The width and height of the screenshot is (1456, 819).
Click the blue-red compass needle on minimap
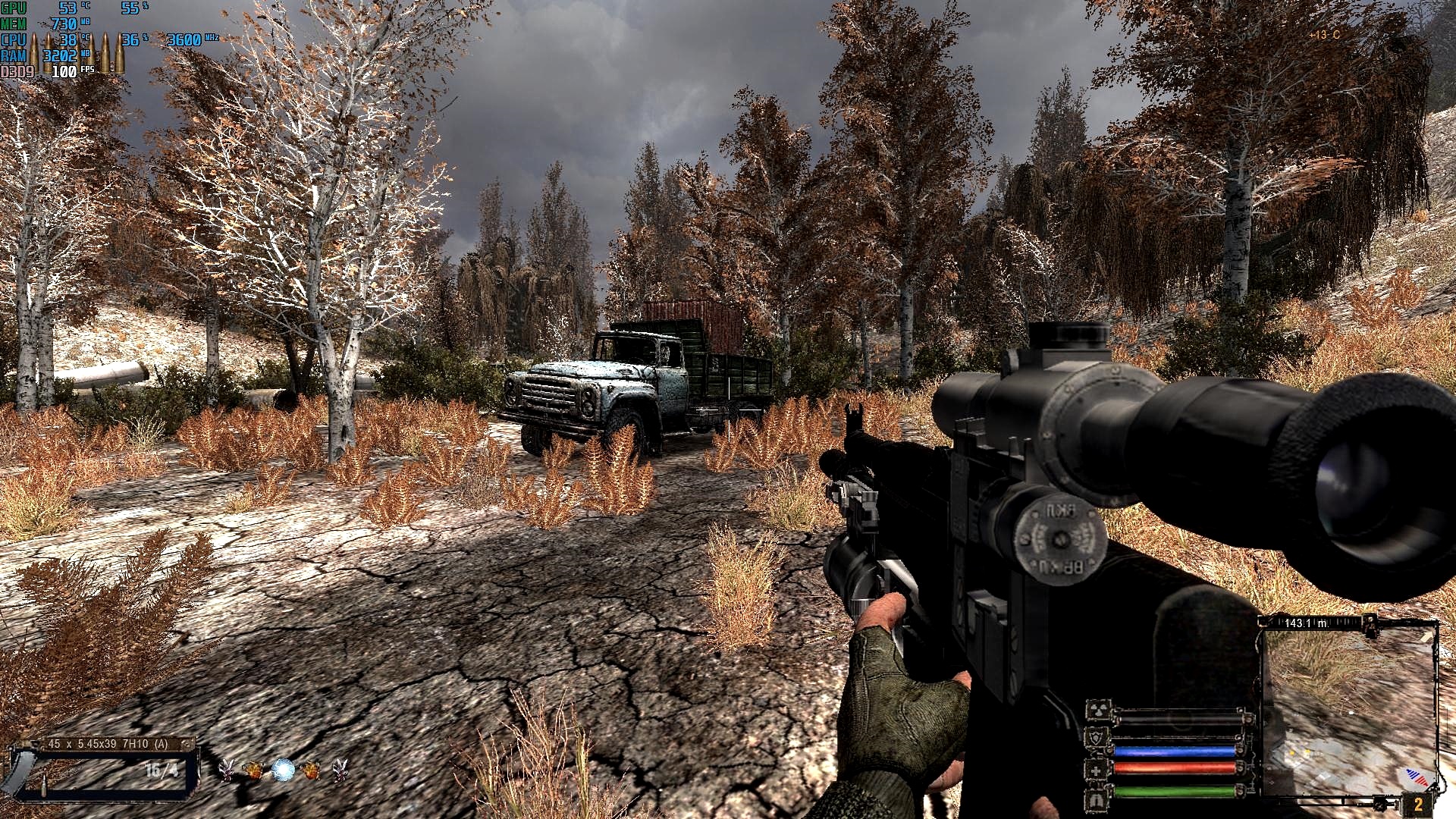click(1417, 777)
